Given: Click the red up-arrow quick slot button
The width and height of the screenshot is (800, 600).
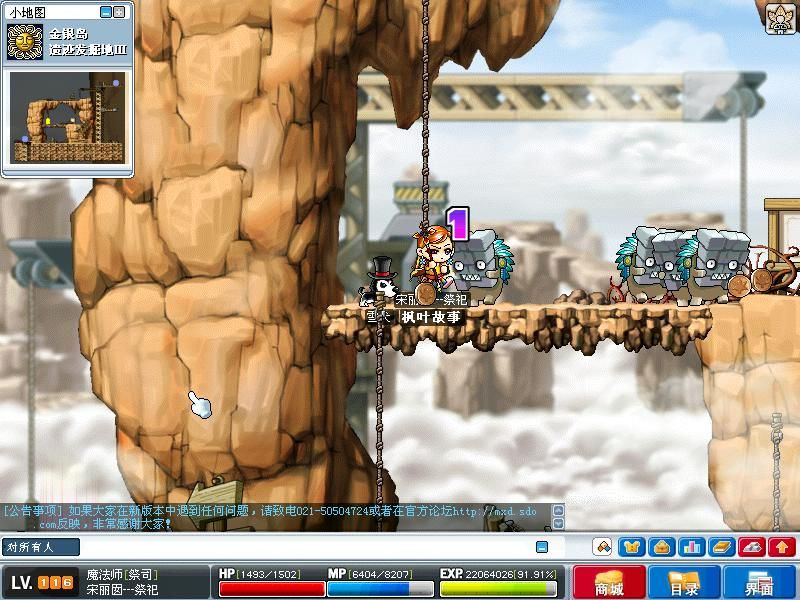Looking at the screenshot, I should pos(782,547).
